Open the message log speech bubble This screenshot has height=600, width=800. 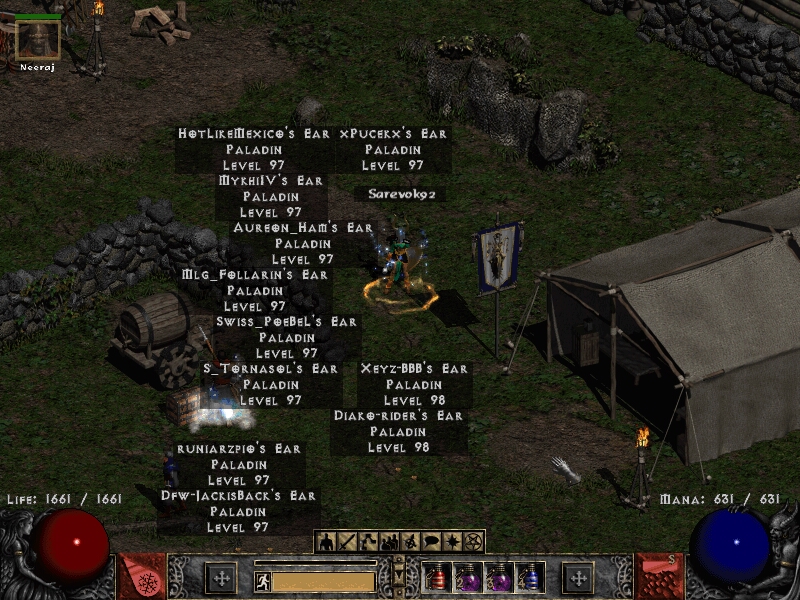click(x=432, y=542)
